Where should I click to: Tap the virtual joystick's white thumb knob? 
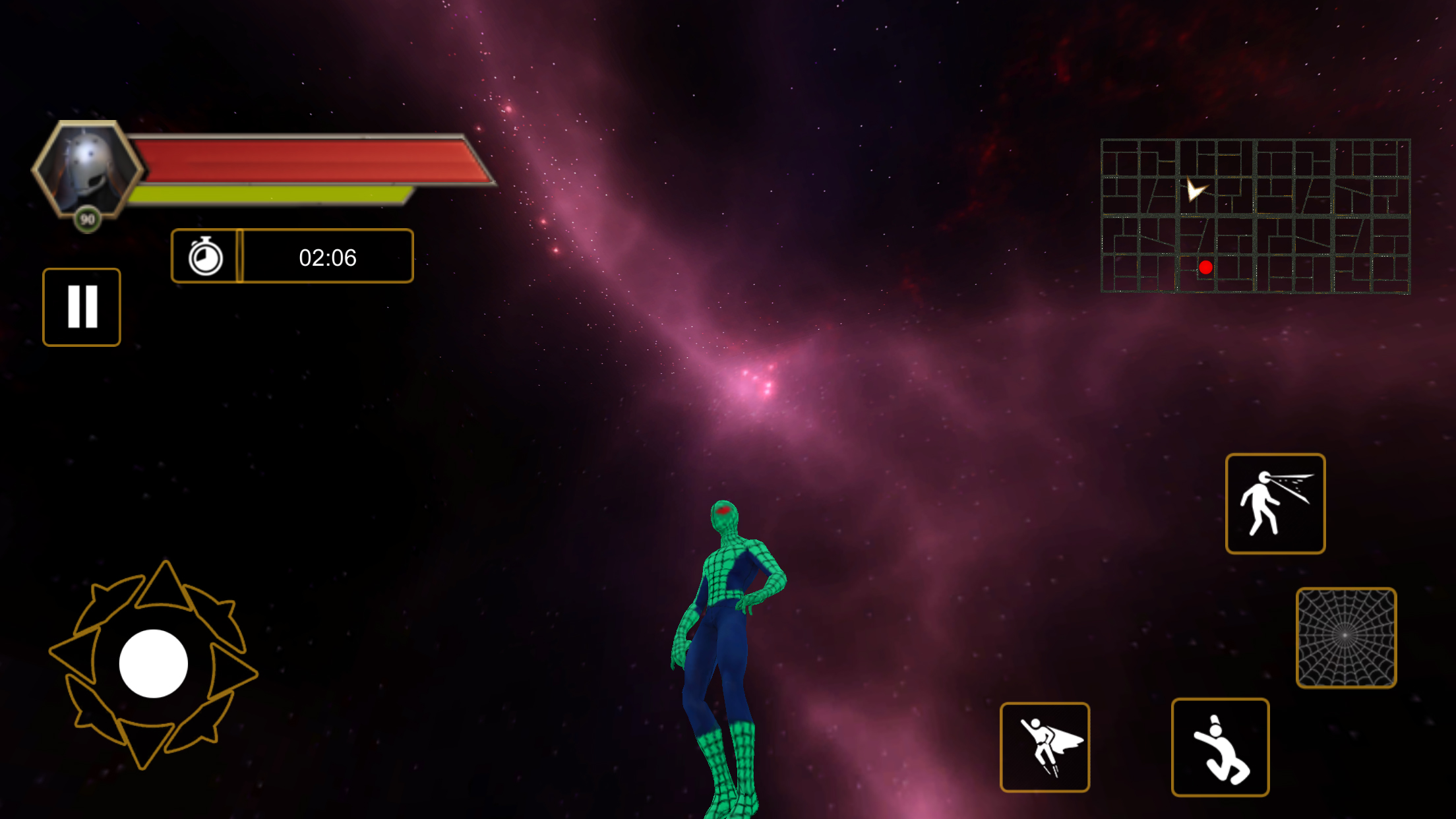coord(153,663)
